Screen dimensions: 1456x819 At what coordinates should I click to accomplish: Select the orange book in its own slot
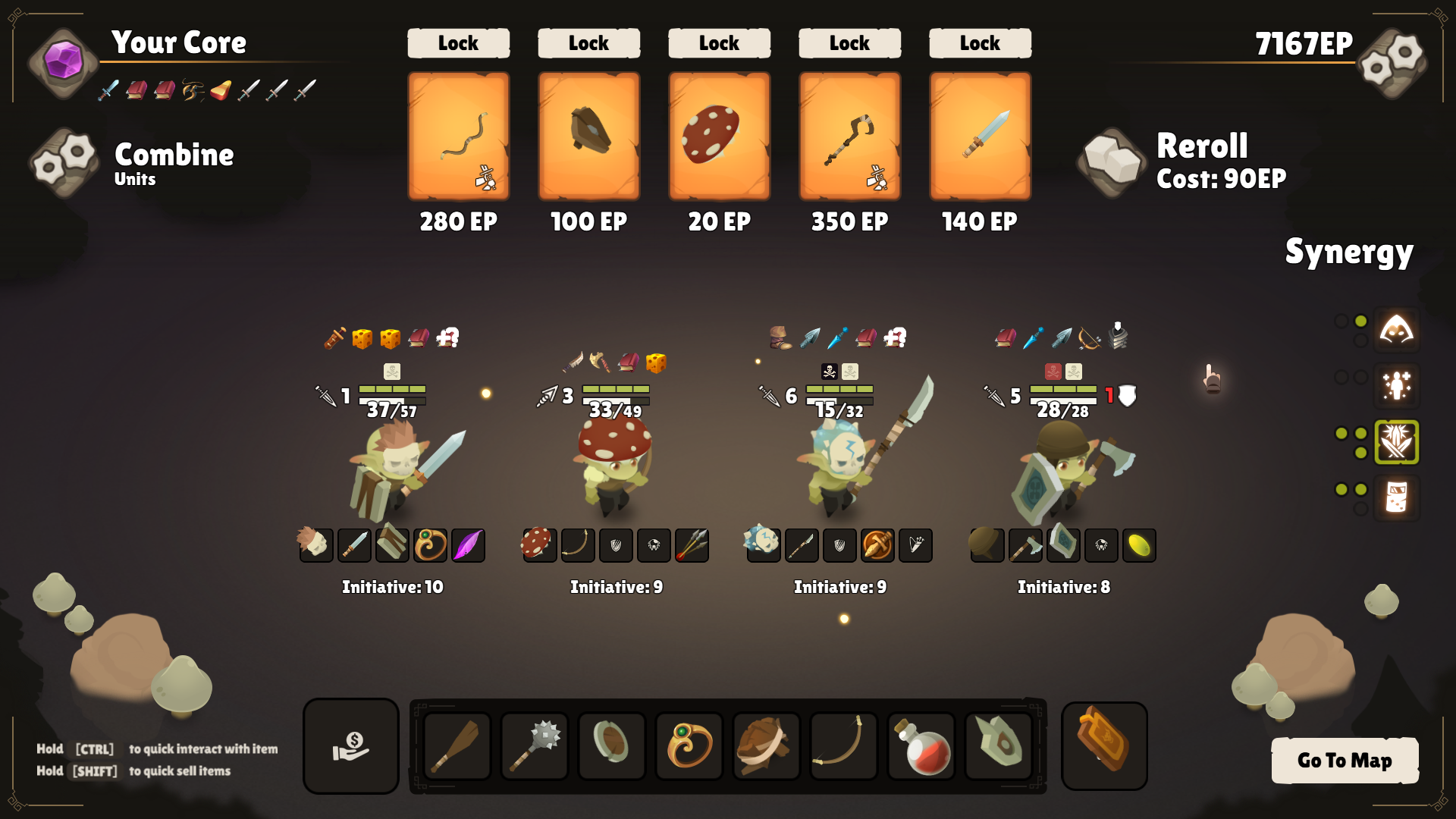point(1104,746)
